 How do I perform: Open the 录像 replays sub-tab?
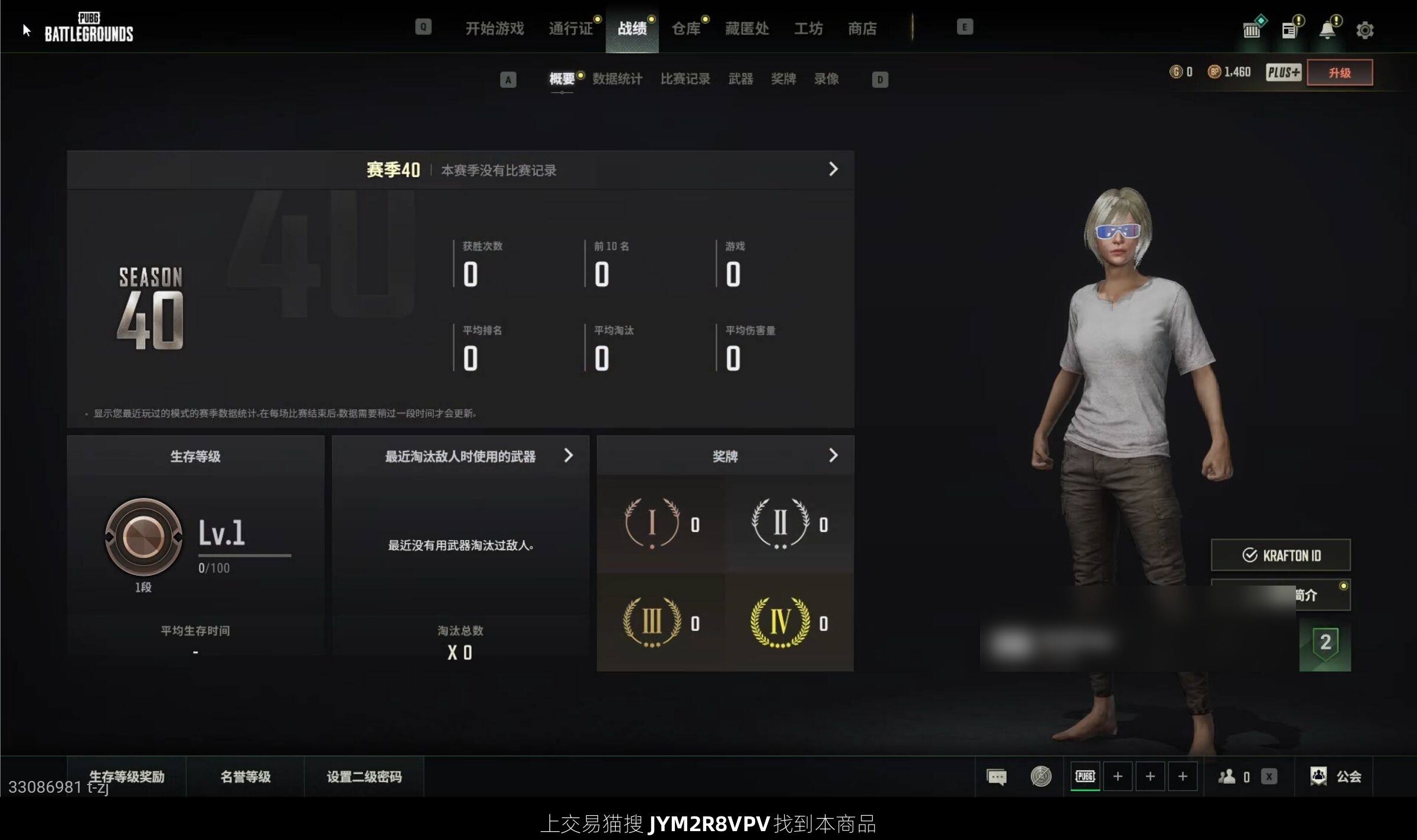click(826, 79)
